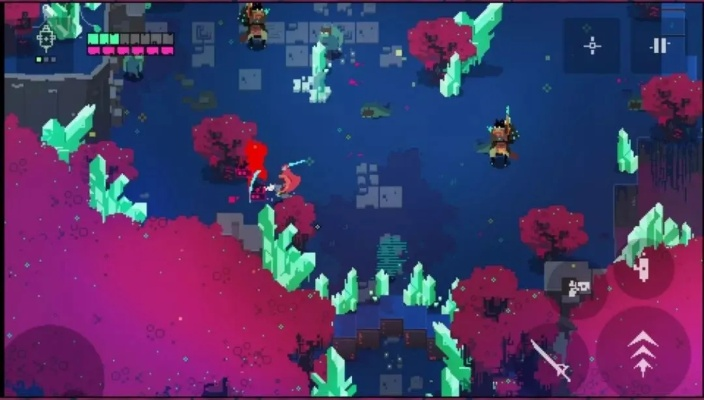Use the interact button above the dash

click(643, 269)
